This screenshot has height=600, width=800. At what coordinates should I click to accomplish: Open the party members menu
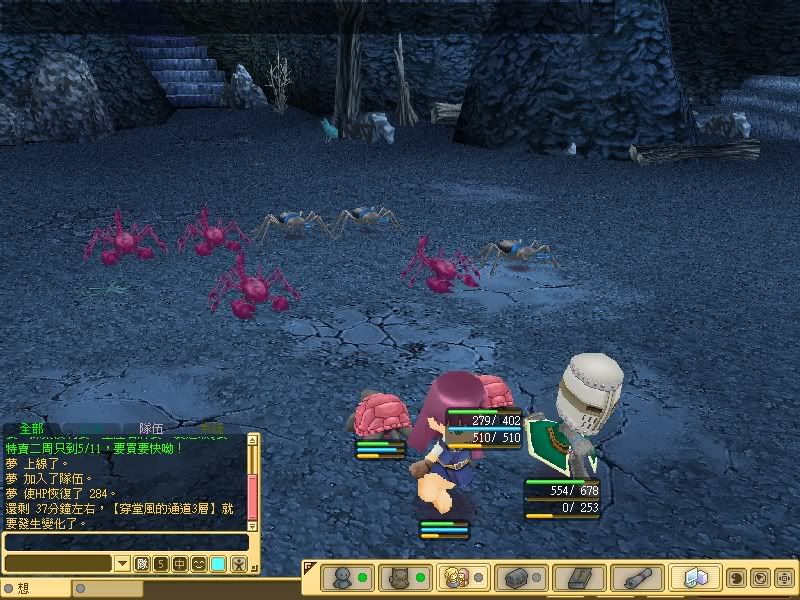[458, 578]
